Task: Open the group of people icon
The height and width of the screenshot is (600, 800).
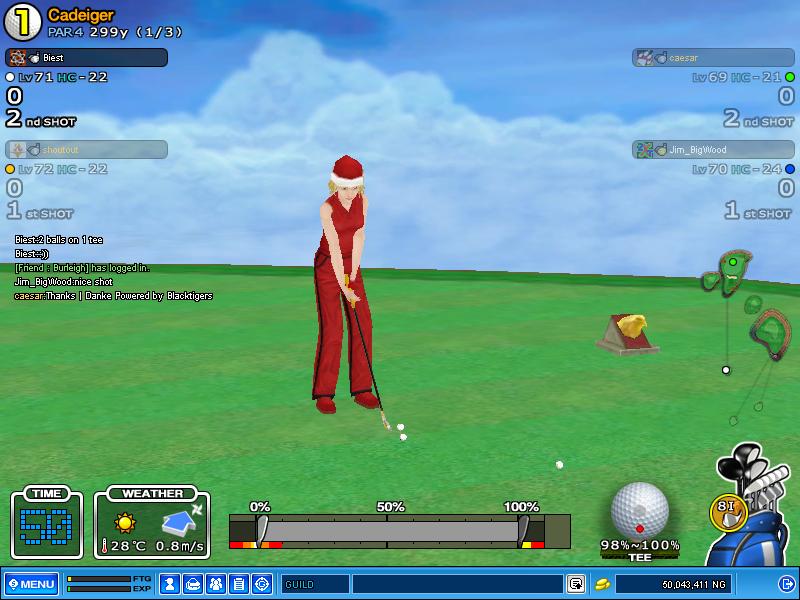Action: click(216, 584)
